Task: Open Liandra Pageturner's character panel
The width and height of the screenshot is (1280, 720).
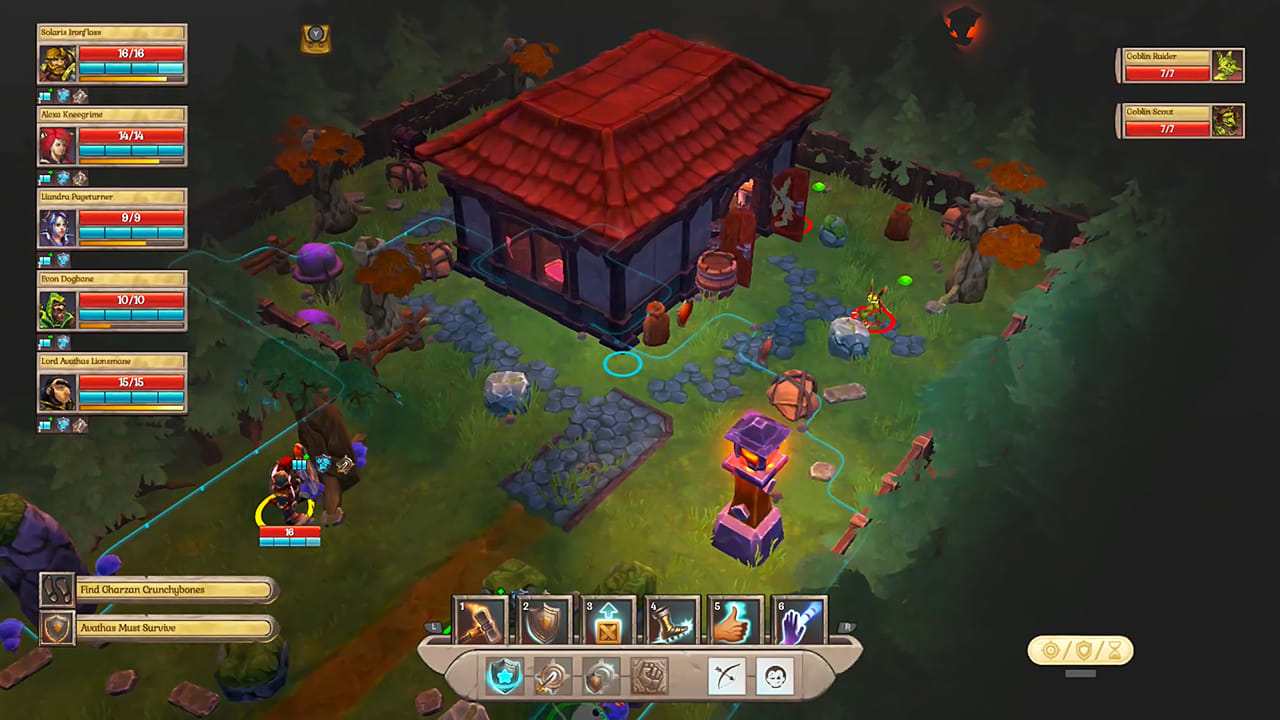Action: coord(110,220)
